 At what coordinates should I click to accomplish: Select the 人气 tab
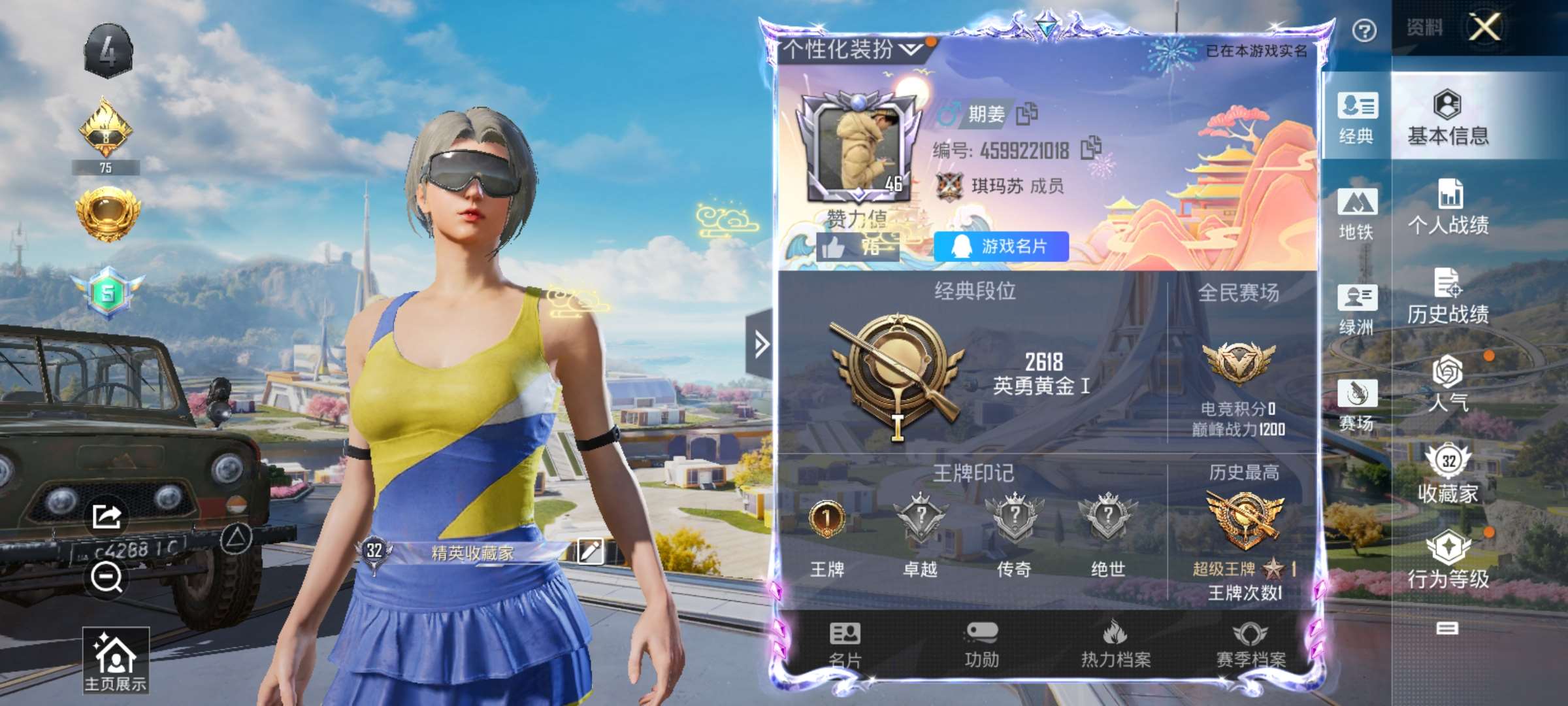(x=1448, y=384)
